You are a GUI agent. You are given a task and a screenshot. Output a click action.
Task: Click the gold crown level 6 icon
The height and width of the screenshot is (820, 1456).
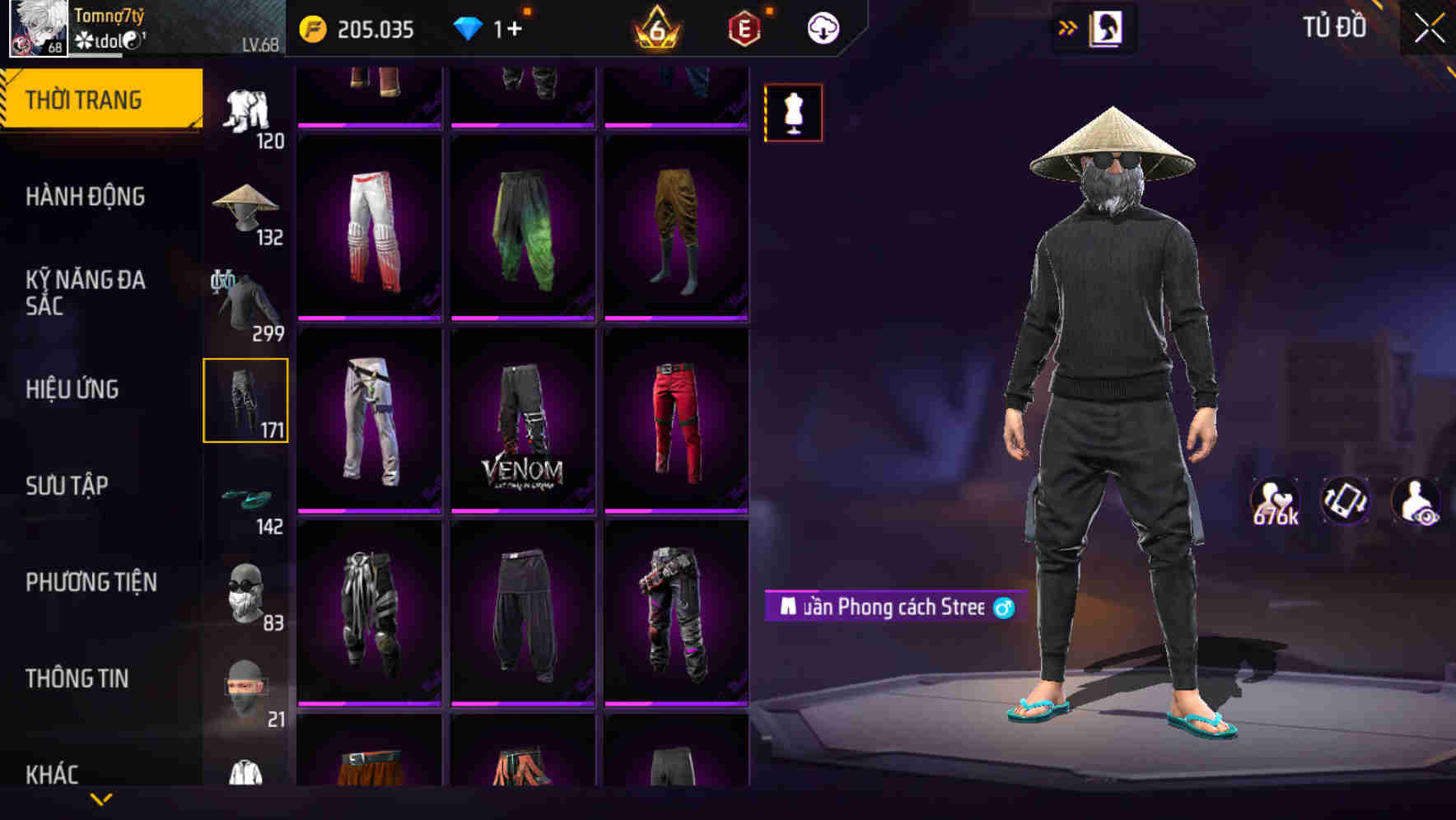tap(655, 27)
